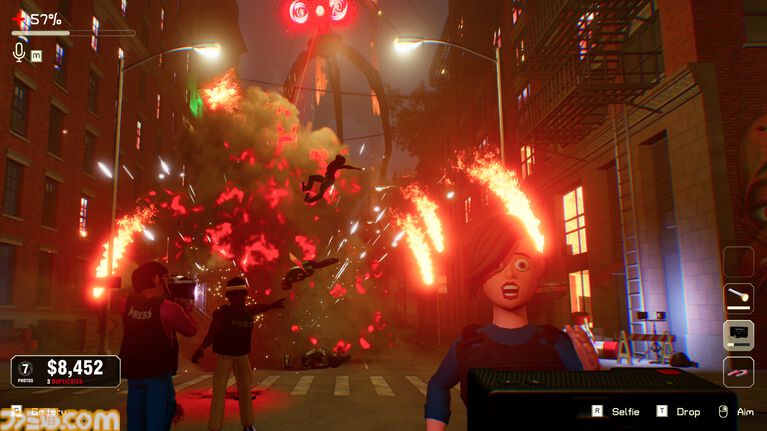Select the red flare inventory slot
This screenshot has height=431, width=767.
tap(739, 371)
